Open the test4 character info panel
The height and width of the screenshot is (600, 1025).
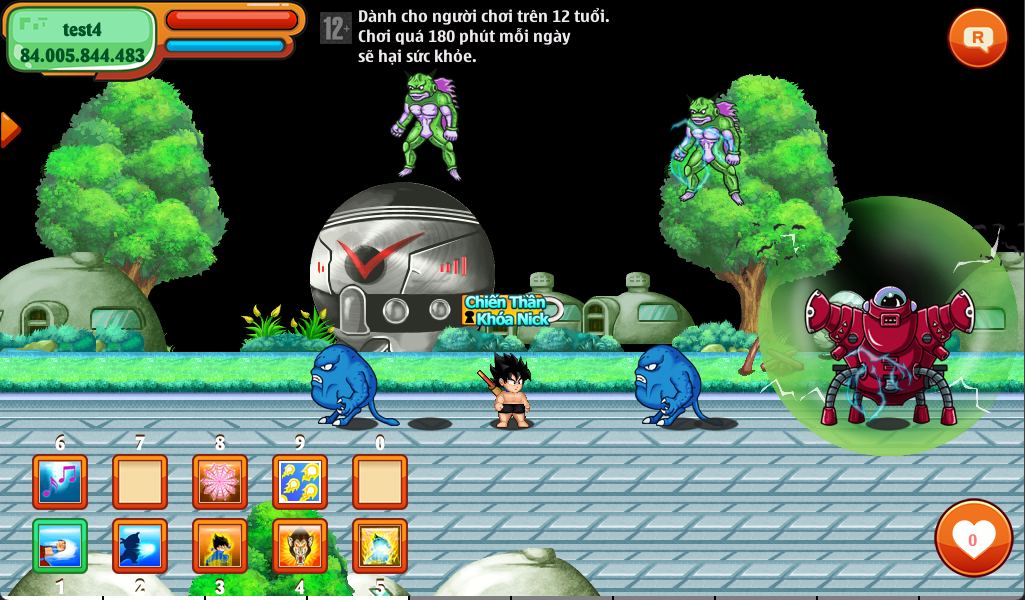(x=82, y=40)
